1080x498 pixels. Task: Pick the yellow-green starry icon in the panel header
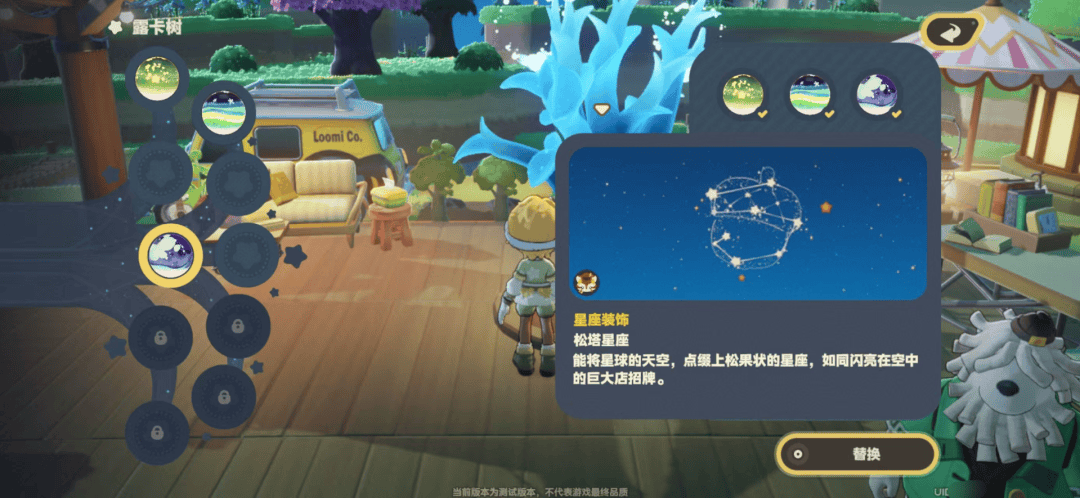tap(743, 95)
